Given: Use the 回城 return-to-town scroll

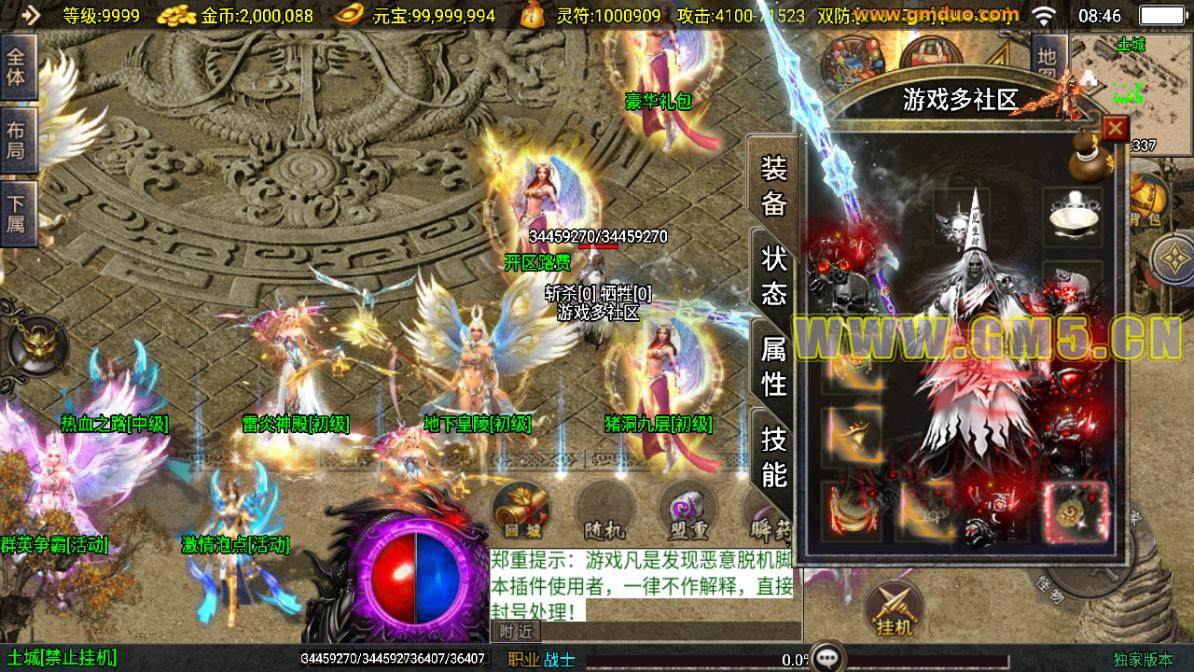Looking at the screenshot, I should (x=519, y=511).
